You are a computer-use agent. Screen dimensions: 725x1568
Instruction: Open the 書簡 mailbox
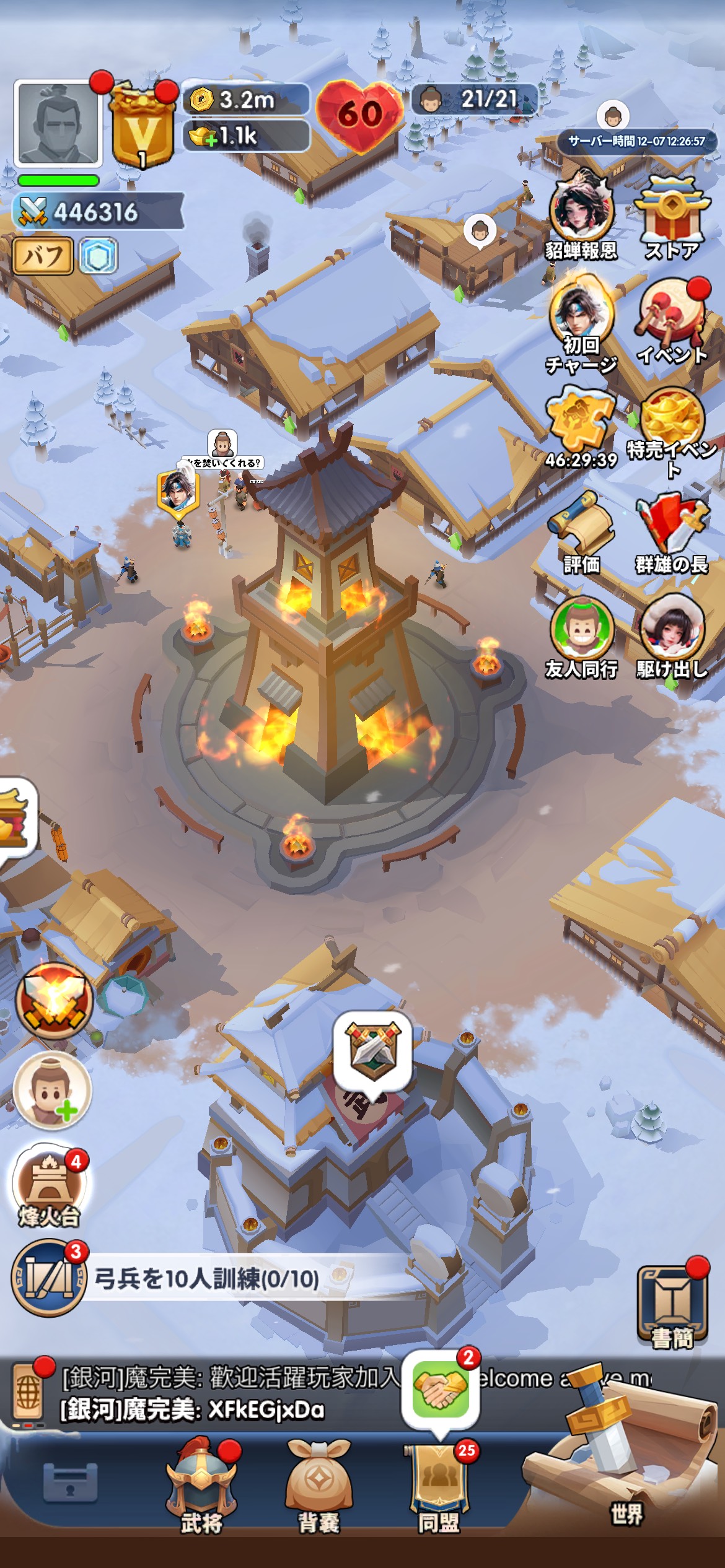click(x=672, y=1300)
